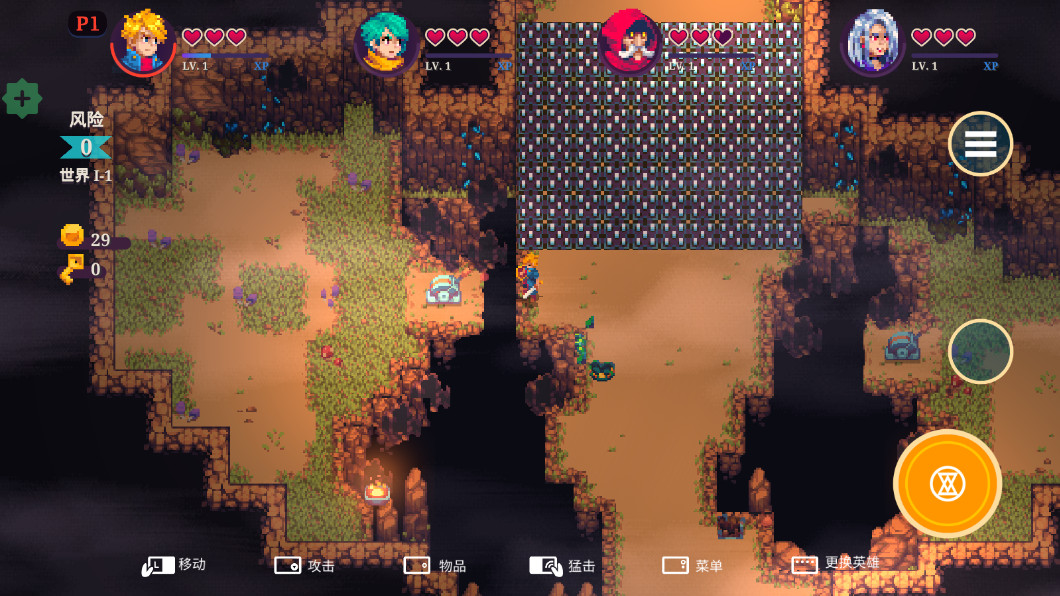The image size is (1060, 596).
Task: Select the silver-haired hero portrait
Action: point(873,42)
